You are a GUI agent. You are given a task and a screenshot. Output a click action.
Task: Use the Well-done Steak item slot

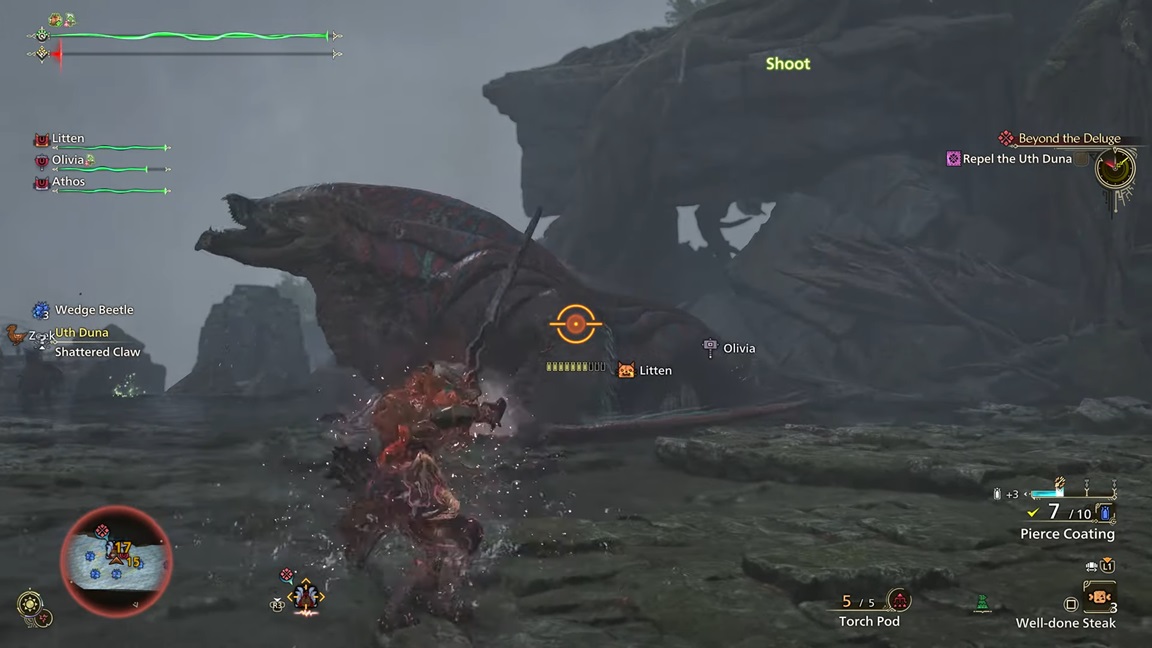(1100, 598)
